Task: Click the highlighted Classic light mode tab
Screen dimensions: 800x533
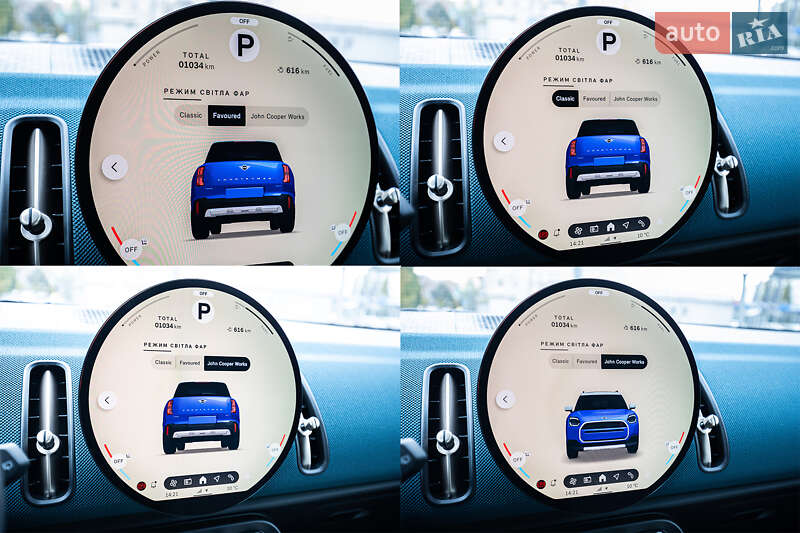Action: [565, 99]
